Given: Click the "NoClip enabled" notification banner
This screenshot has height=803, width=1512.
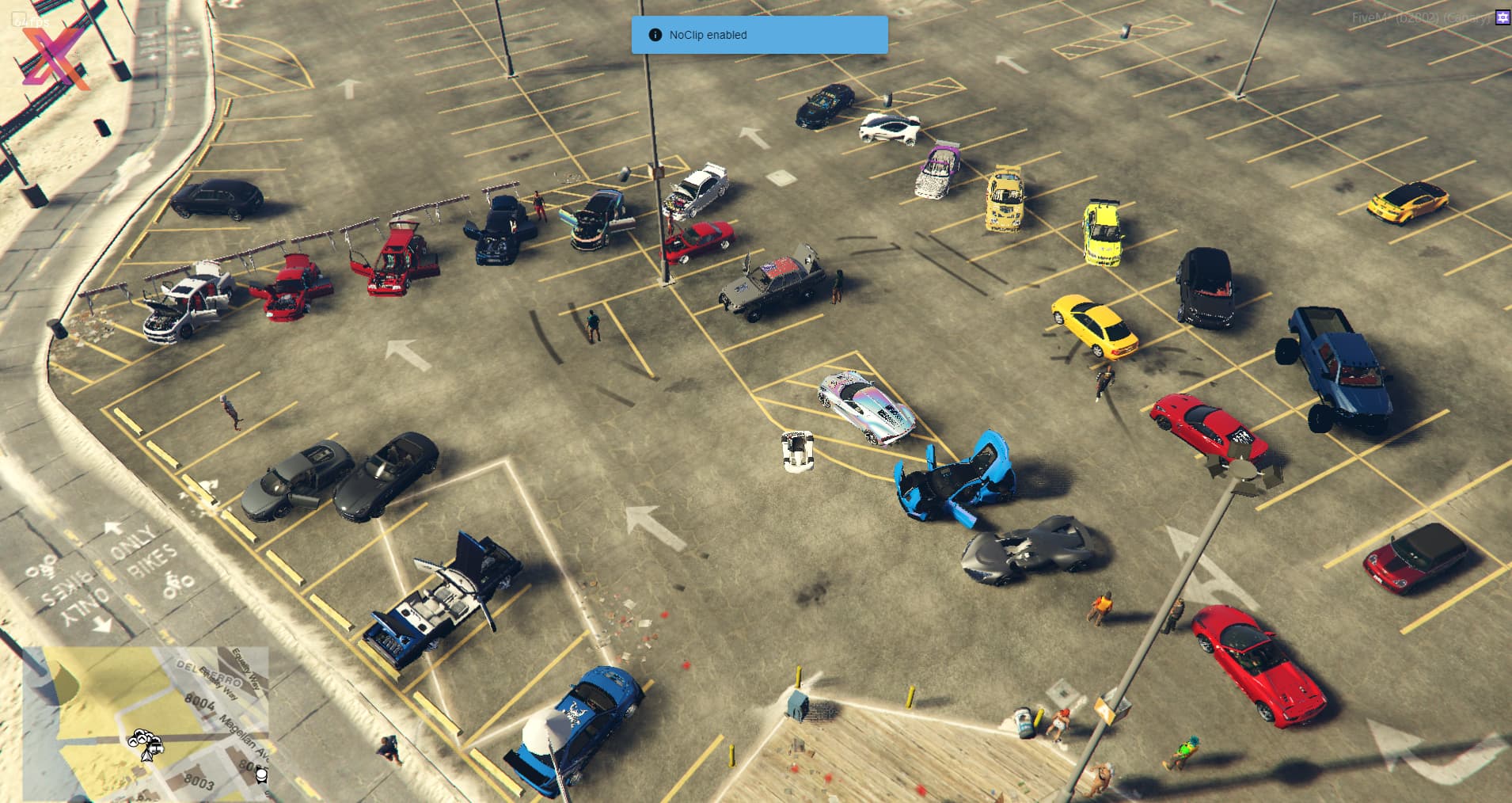Looking at the screenshot, I should (759, 35).
